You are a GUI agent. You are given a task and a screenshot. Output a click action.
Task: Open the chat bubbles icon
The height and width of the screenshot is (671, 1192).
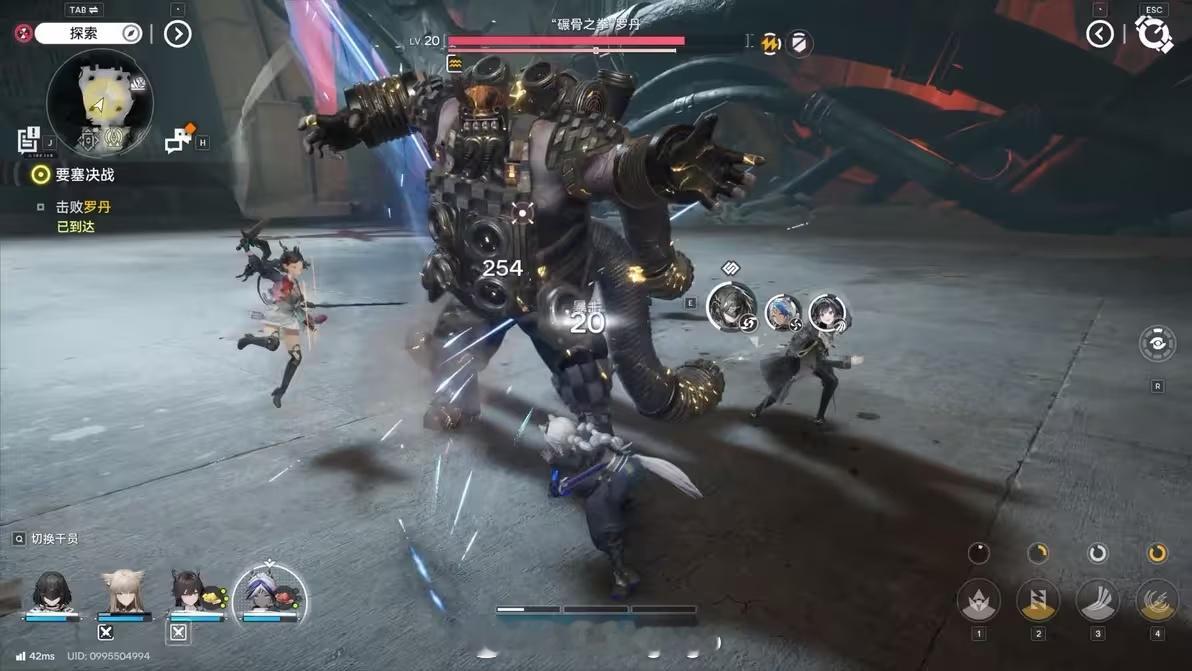(179, 141)
